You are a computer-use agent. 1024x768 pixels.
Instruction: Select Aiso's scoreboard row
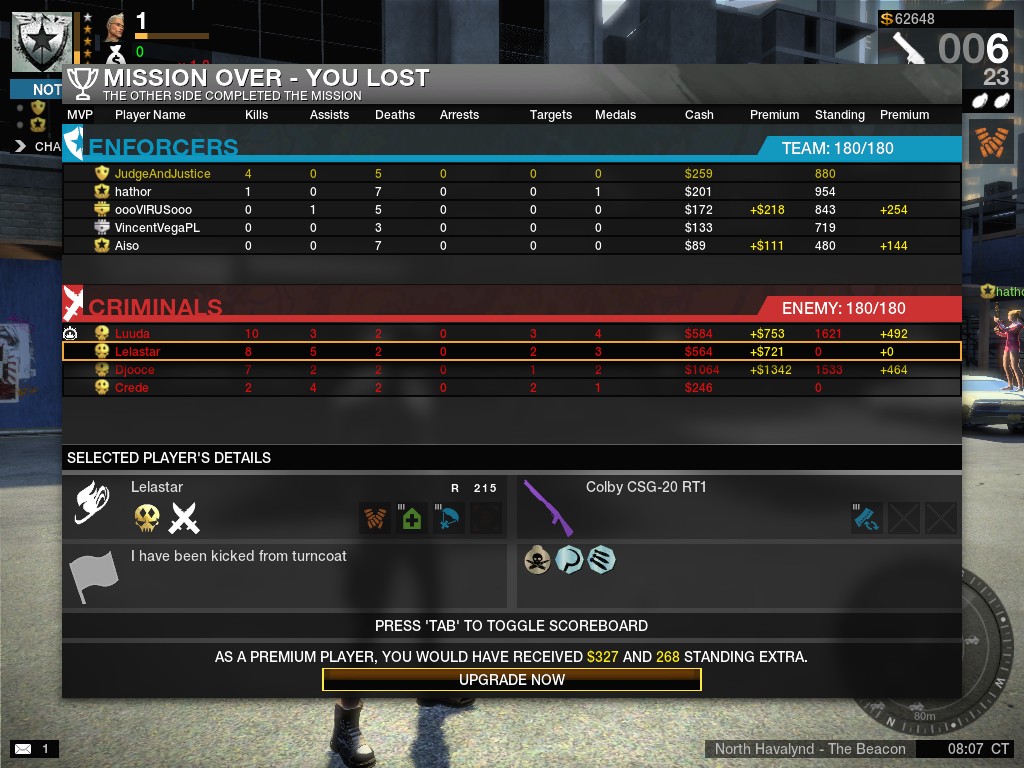coord(127,246)
